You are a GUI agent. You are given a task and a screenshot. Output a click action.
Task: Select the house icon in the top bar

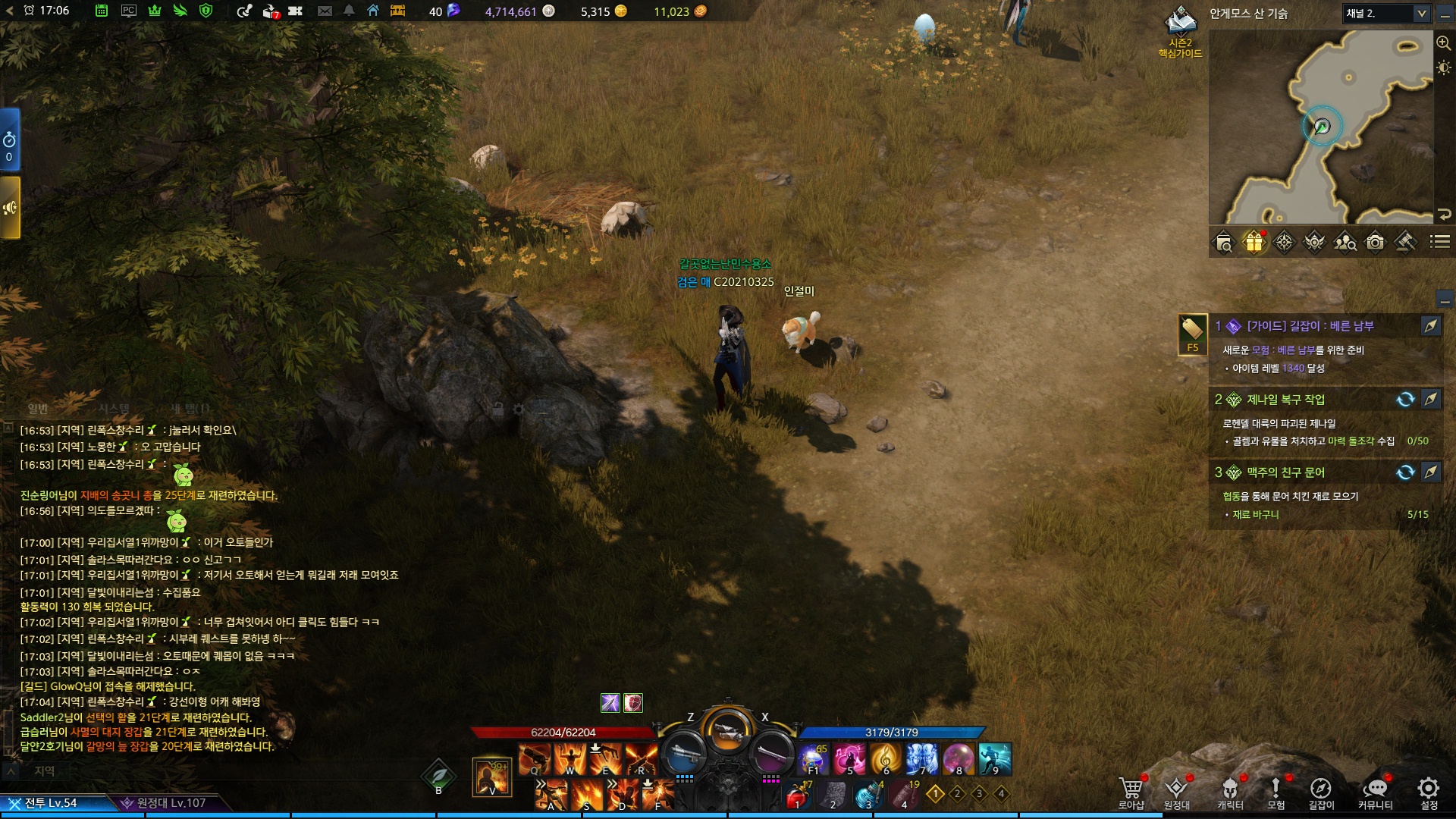[x=373, y=11]
